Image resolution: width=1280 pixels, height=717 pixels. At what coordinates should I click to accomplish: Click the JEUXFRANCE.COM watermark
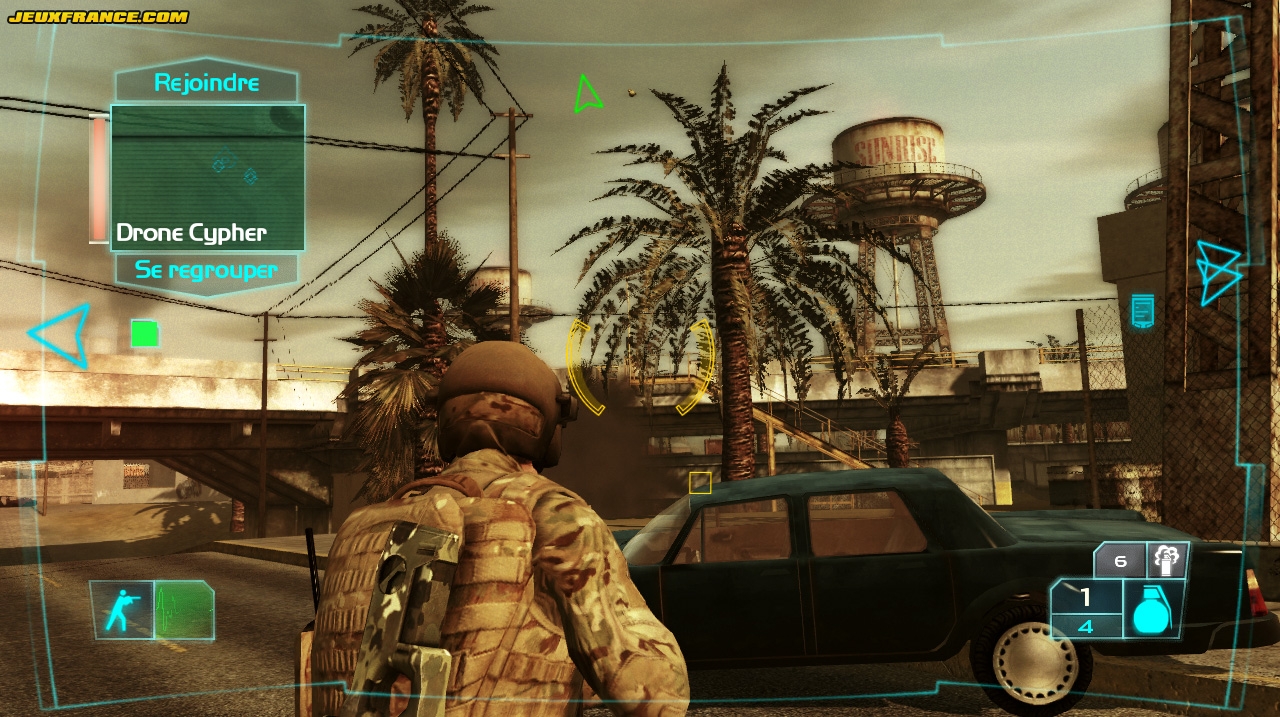pos(98,16)
